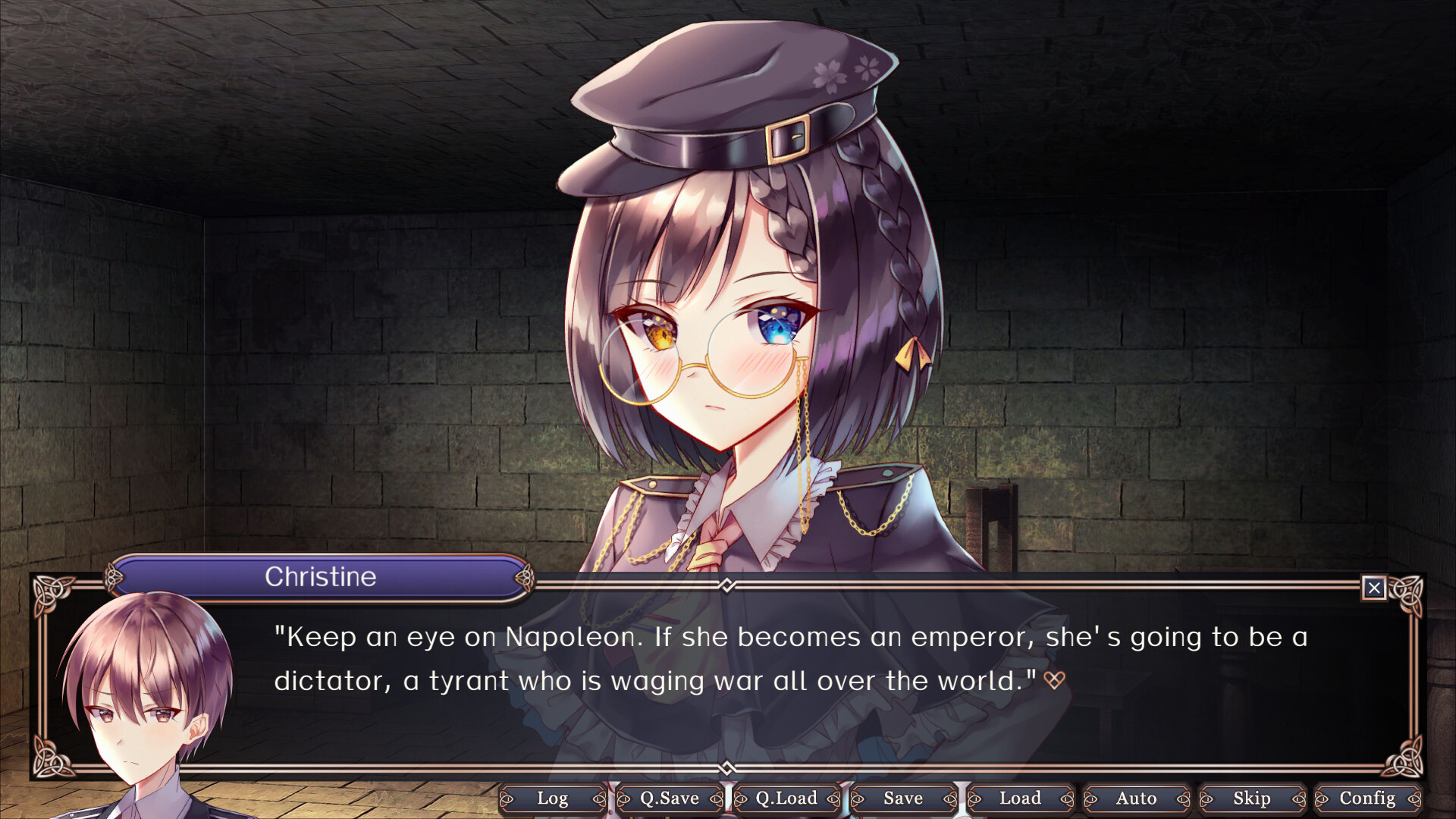Activate Skip mode

pyautogui.click(x=1253, y=799)
